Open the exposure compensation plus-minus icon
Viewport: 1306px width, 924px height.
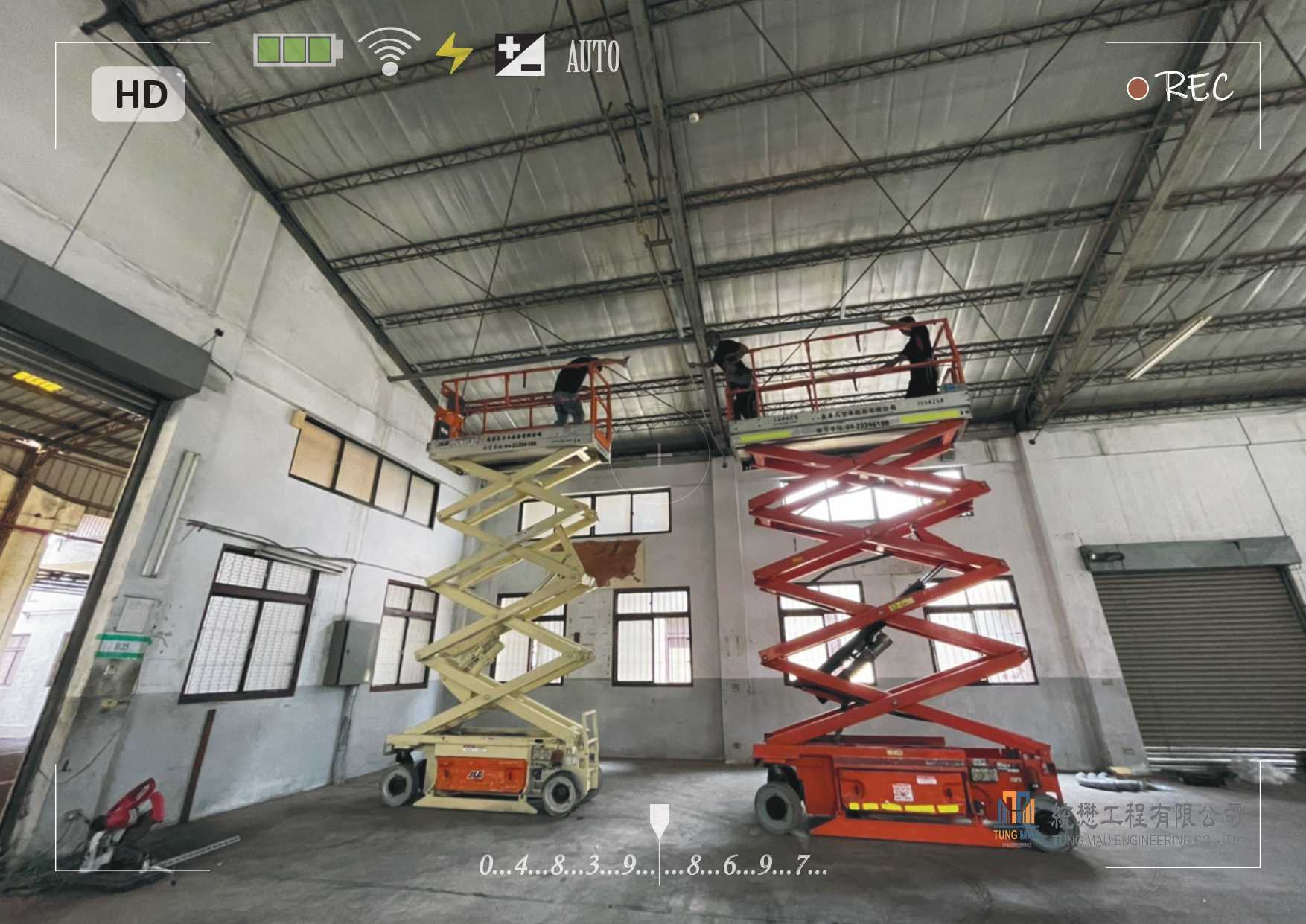click(520, 55)
